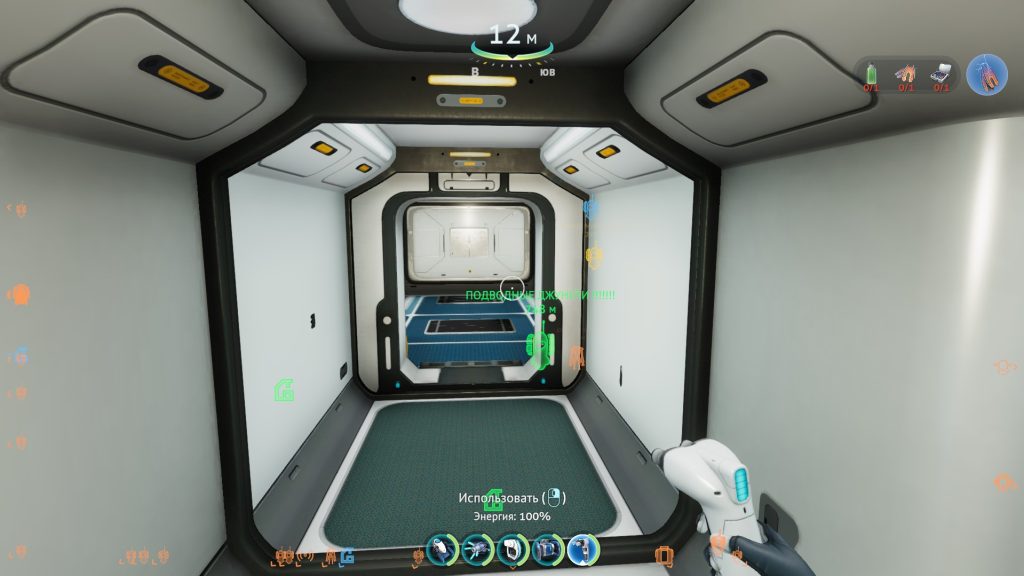Select the blue boxy device hotbar slot

547,549
